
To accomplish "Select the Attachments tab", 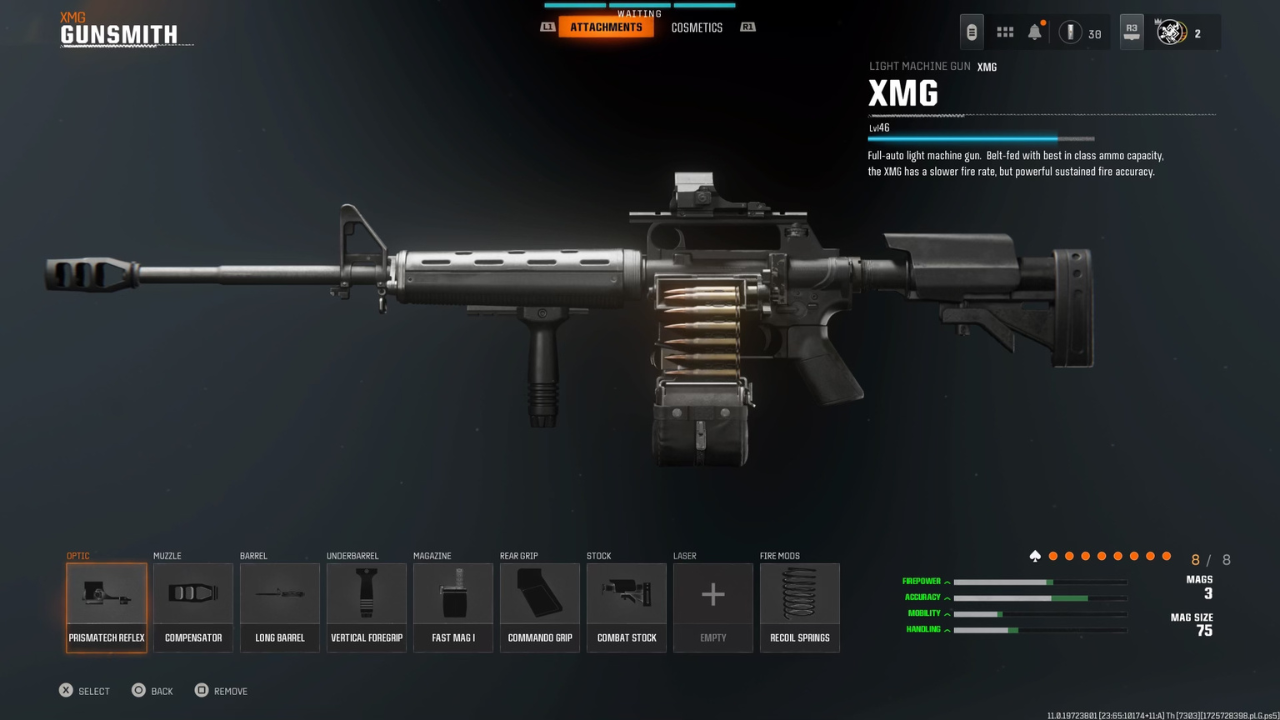I will pyautogui.click(x=607, y=27).
